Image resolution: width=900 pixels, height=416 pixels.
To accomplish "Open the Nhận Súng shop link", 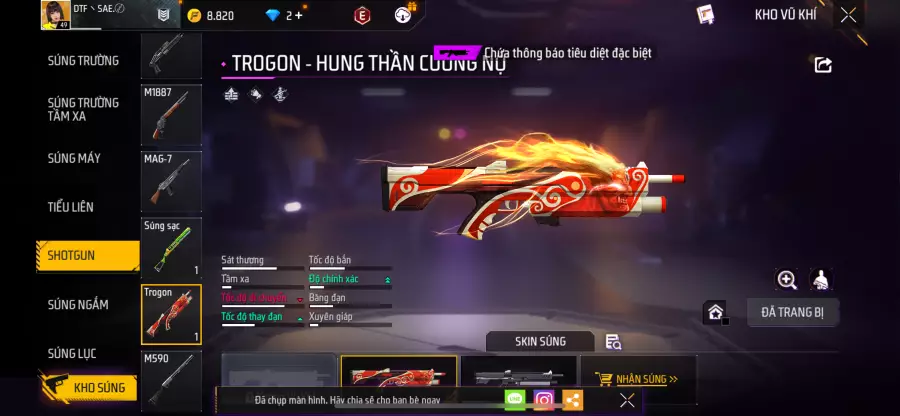I will [x=636, y=379].
